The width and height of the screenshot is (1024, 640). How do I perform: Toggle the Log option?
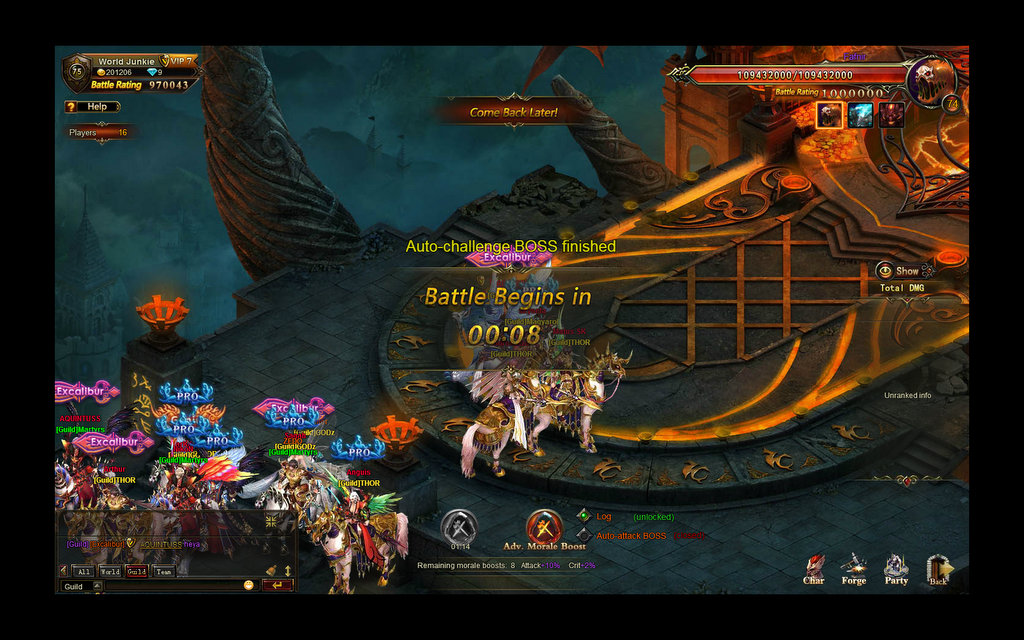click(584, 516)
